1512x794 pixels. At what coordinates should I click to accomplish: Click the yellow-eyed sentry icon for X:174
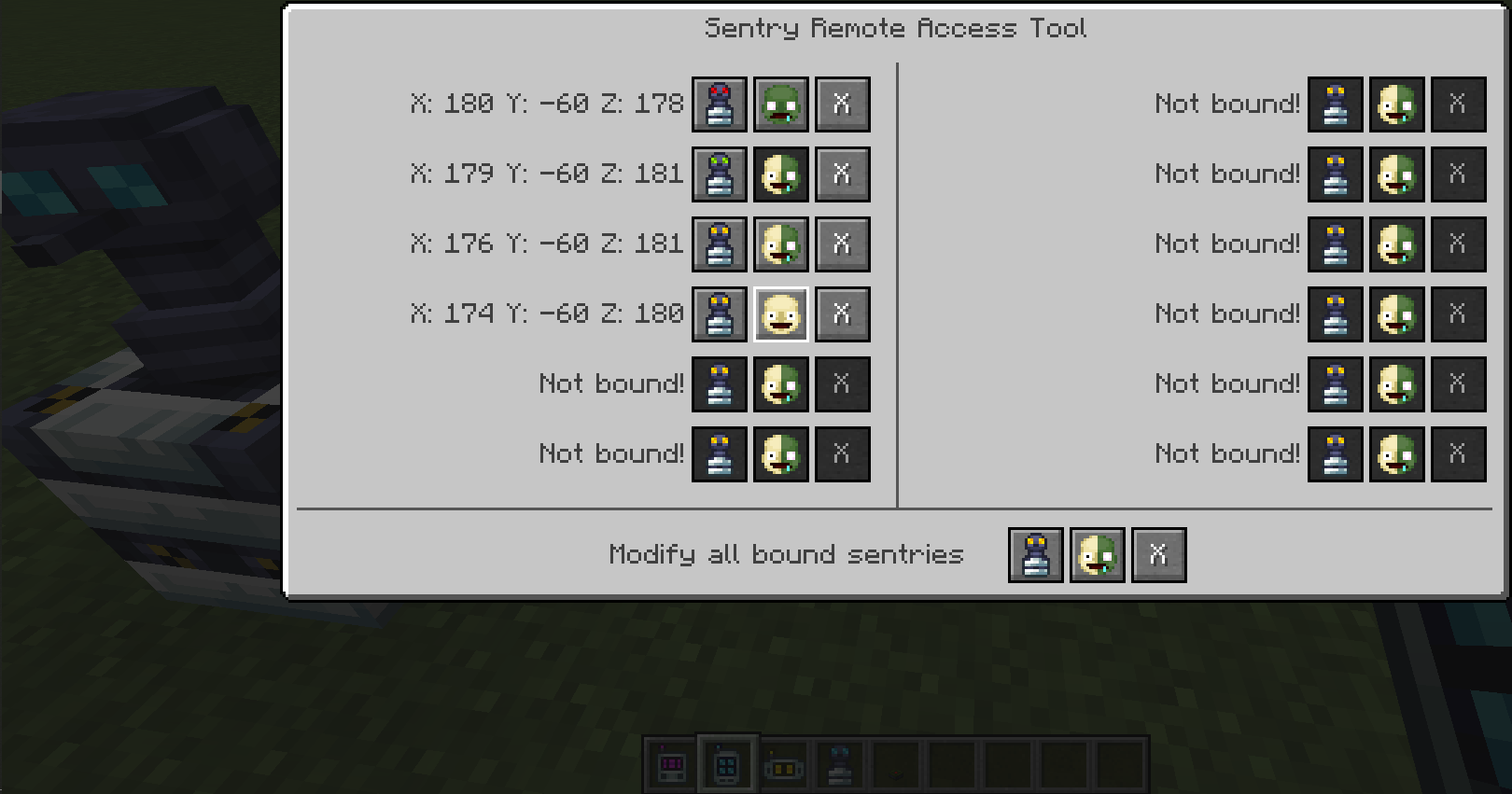click(x=719, y=313)
